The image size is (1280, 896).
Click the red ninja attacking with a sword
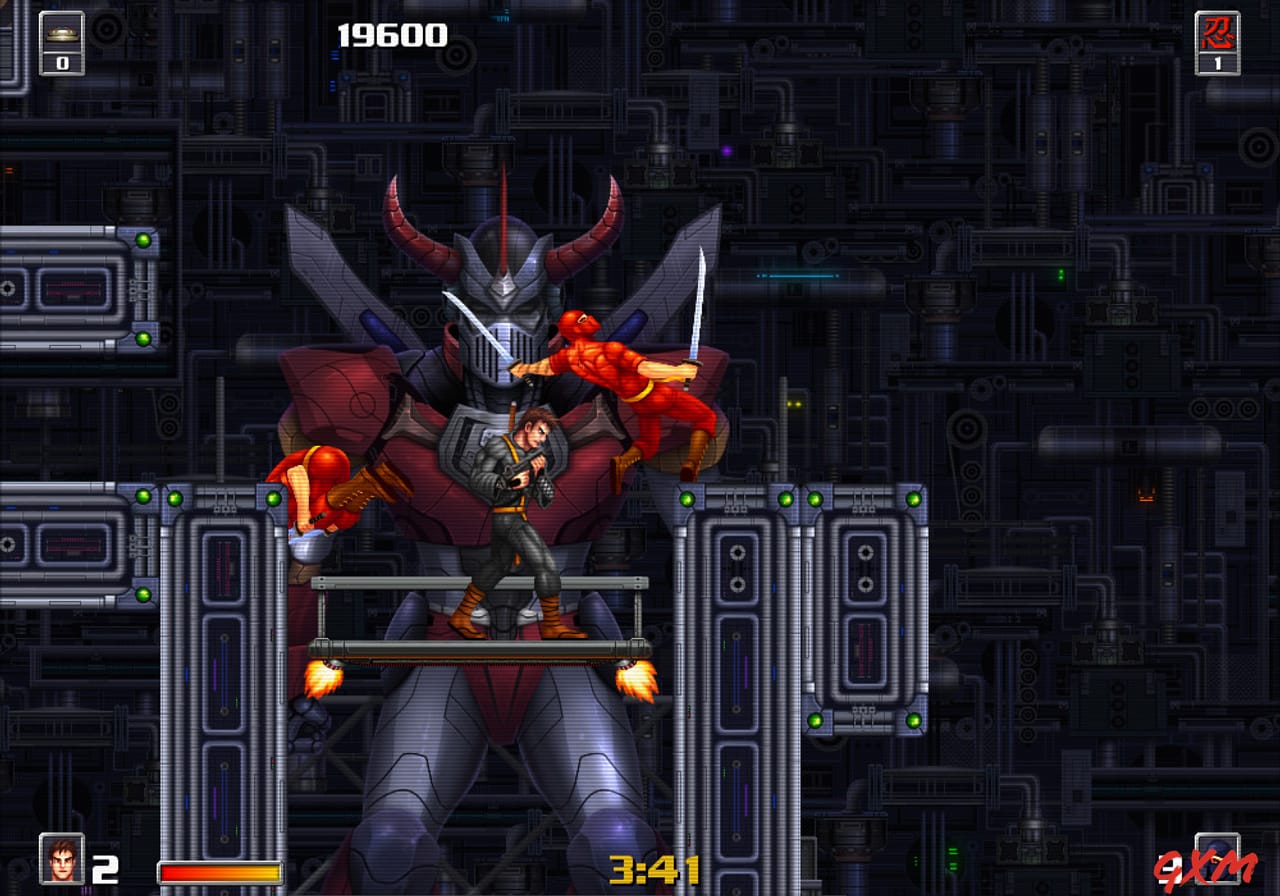[x=620, y=370]
